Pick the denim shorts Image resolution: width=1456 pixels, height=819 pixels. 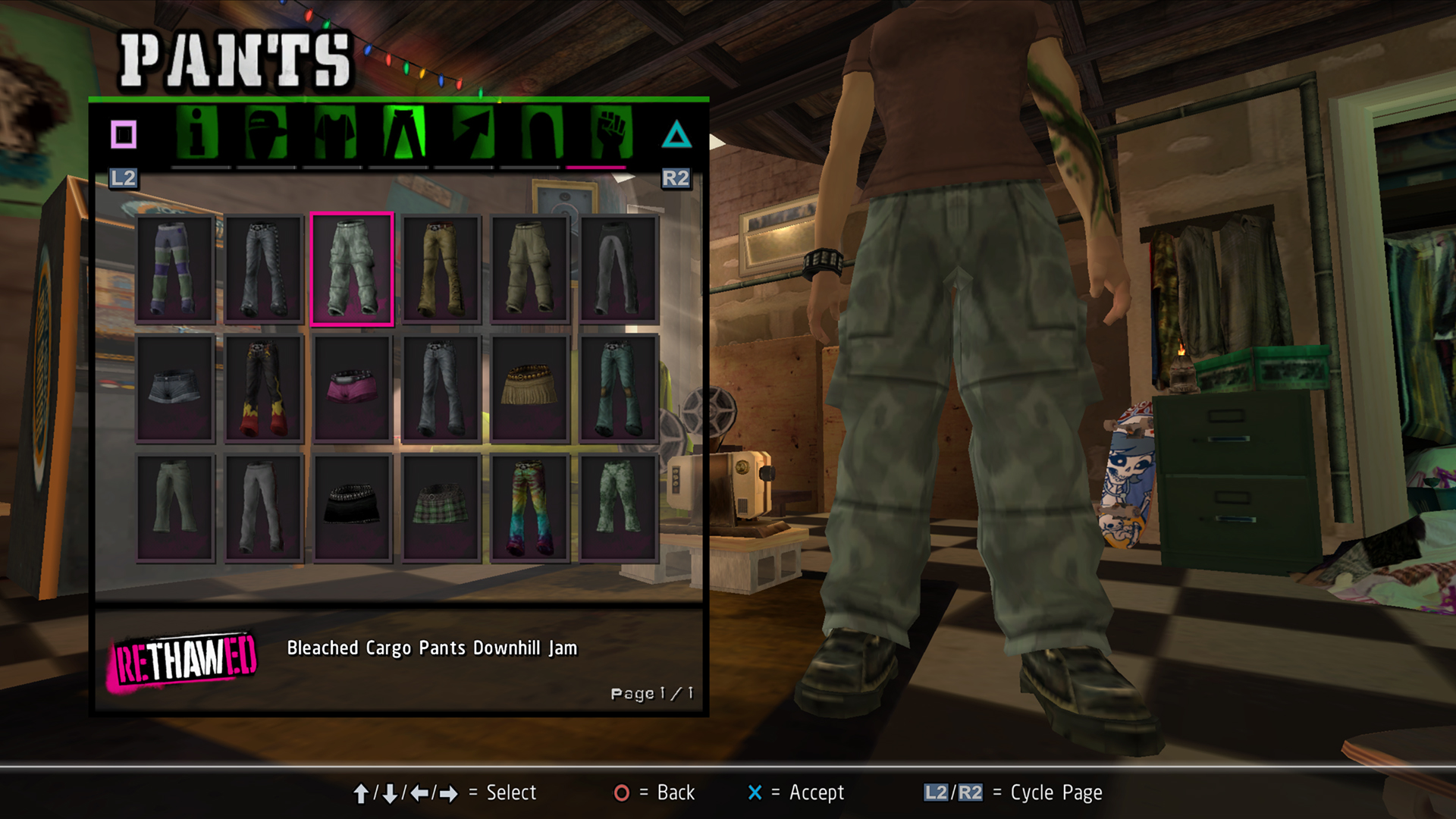175,388
